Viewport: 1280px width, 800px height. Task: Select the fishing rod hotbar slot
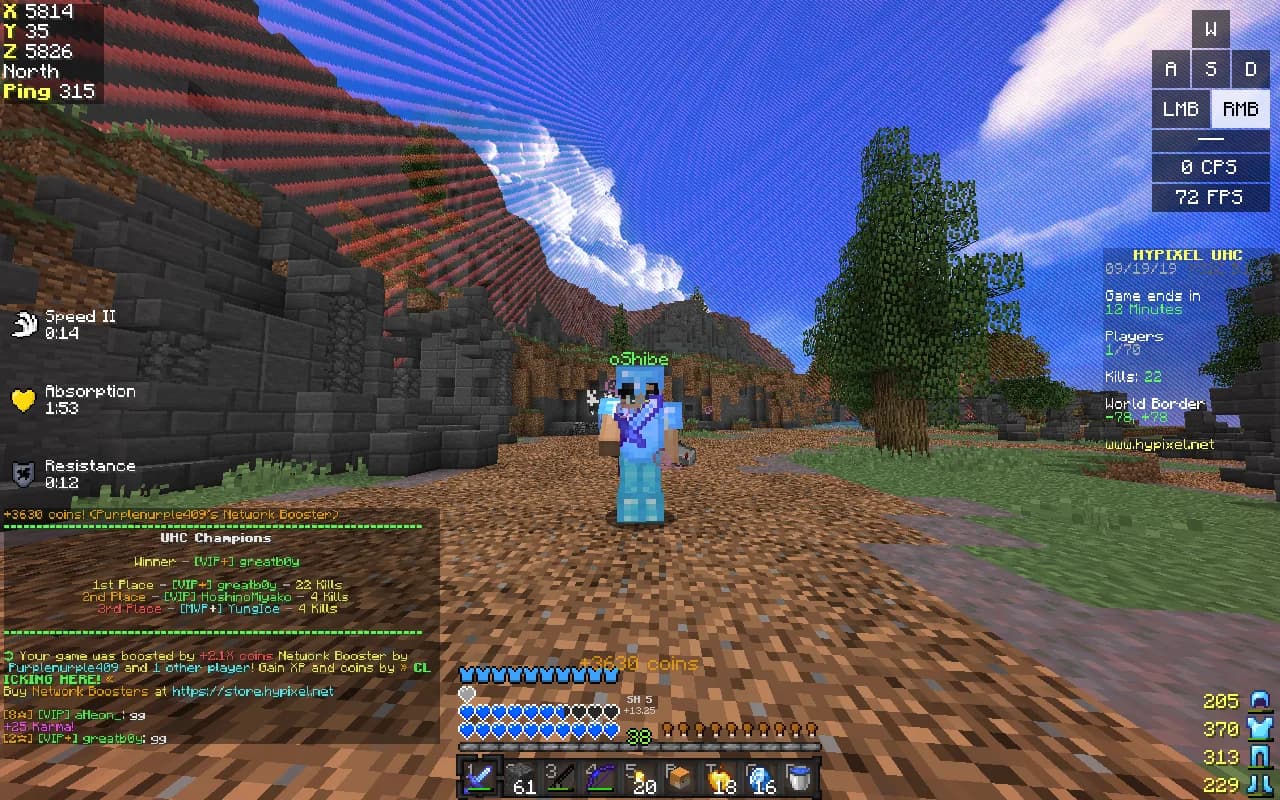(560, 777)
